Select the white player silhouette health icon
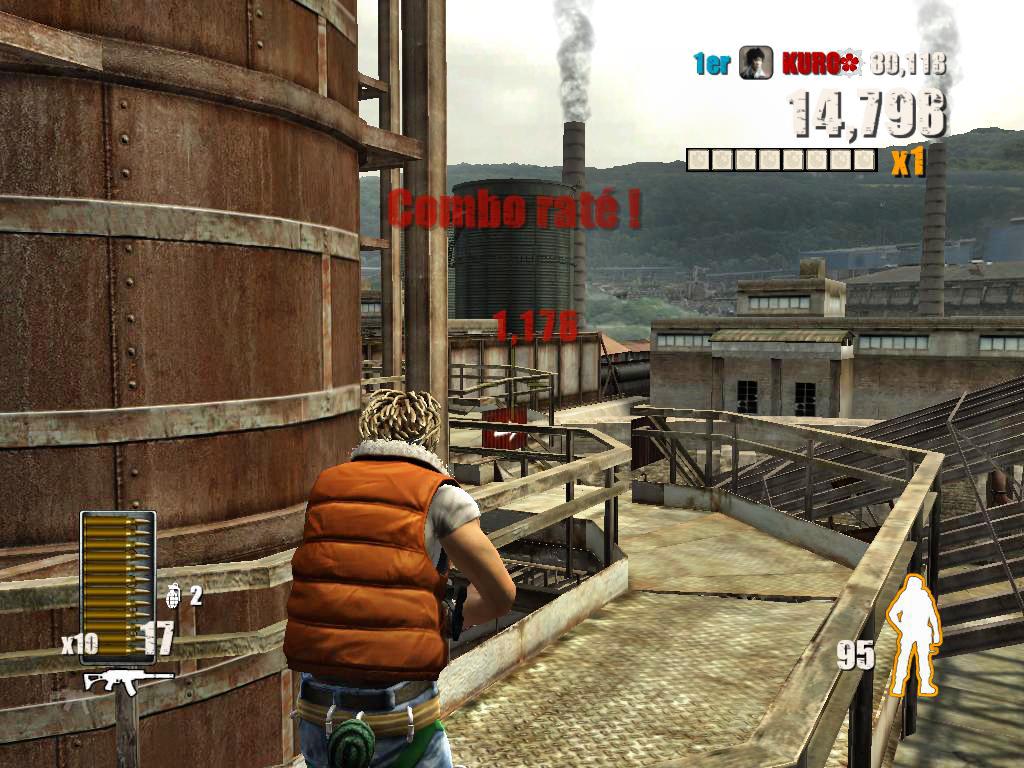 916,636
